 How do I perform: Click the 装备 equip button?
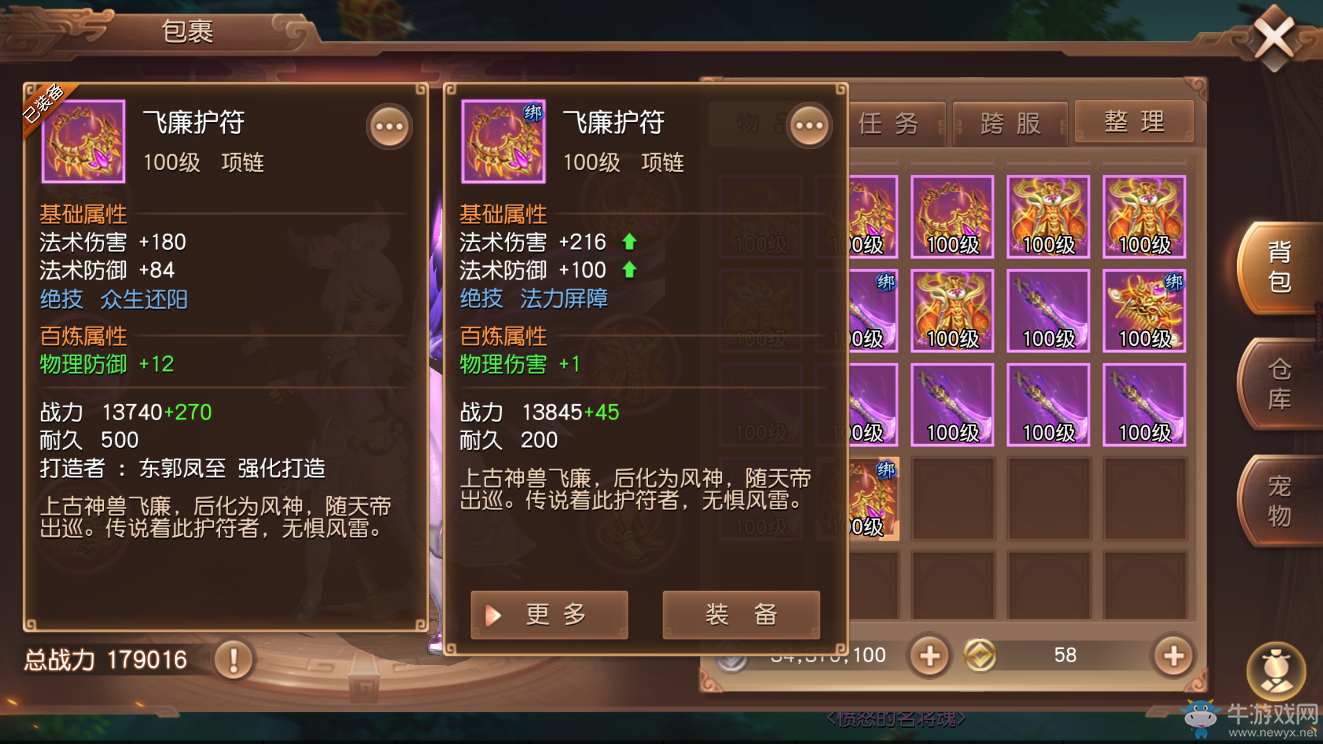pos(741,615)
